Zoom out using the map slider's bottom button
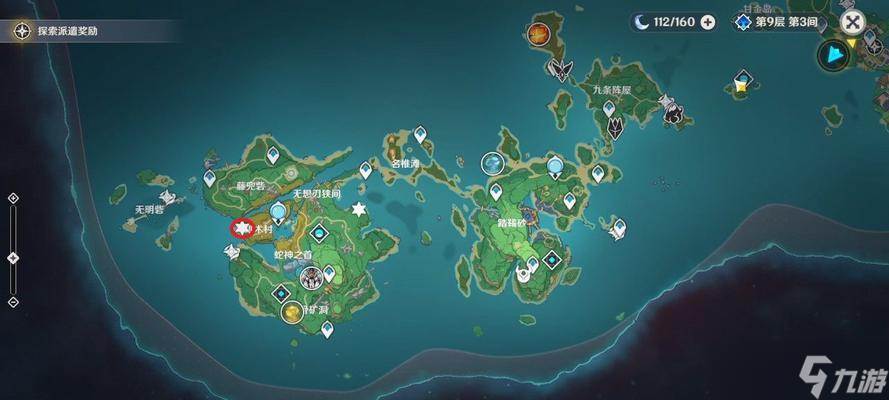The width and height of the screenshot is (889, 400). (13, 301)
